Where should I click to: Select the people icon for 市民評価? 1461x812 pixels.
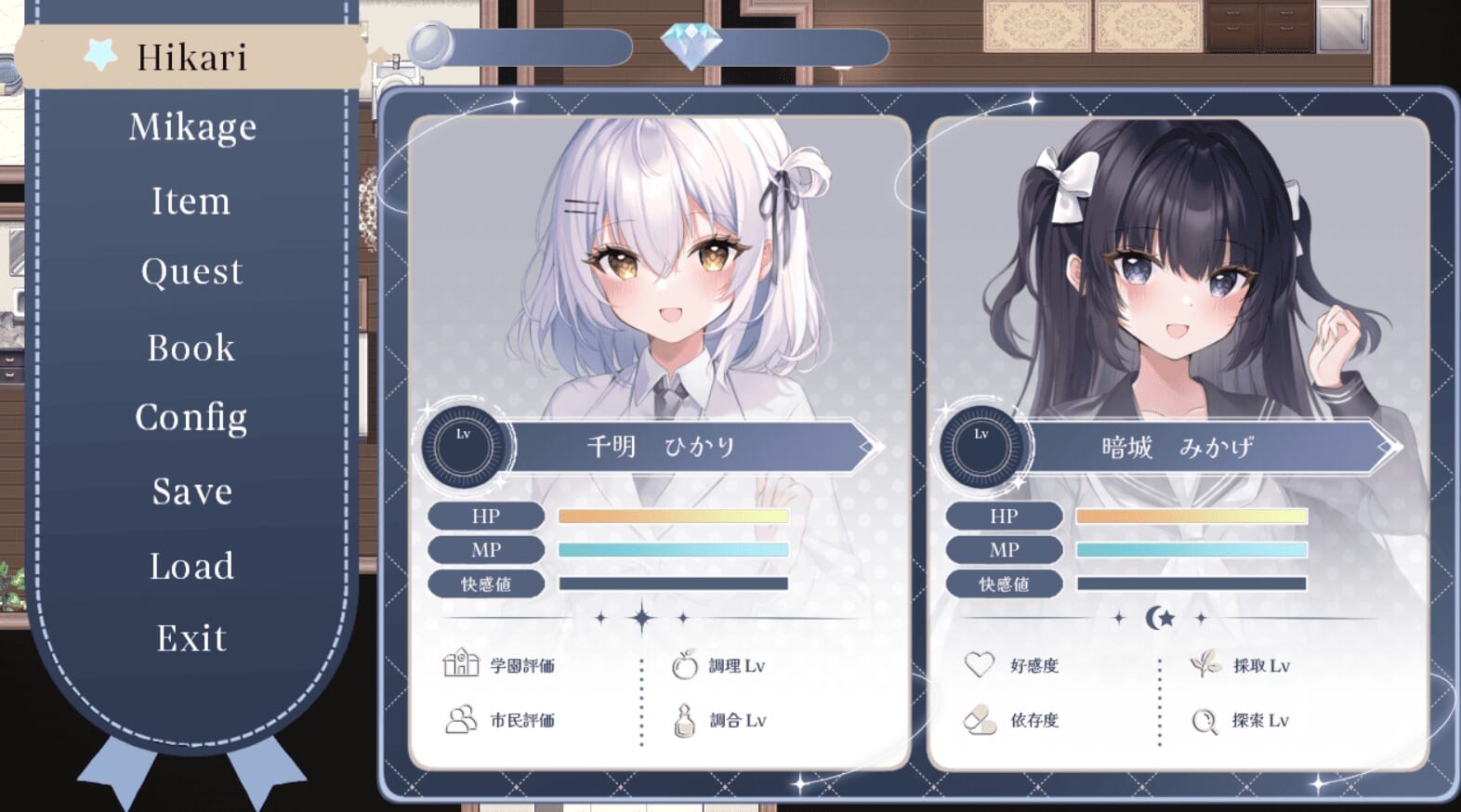tap(459, 719)
